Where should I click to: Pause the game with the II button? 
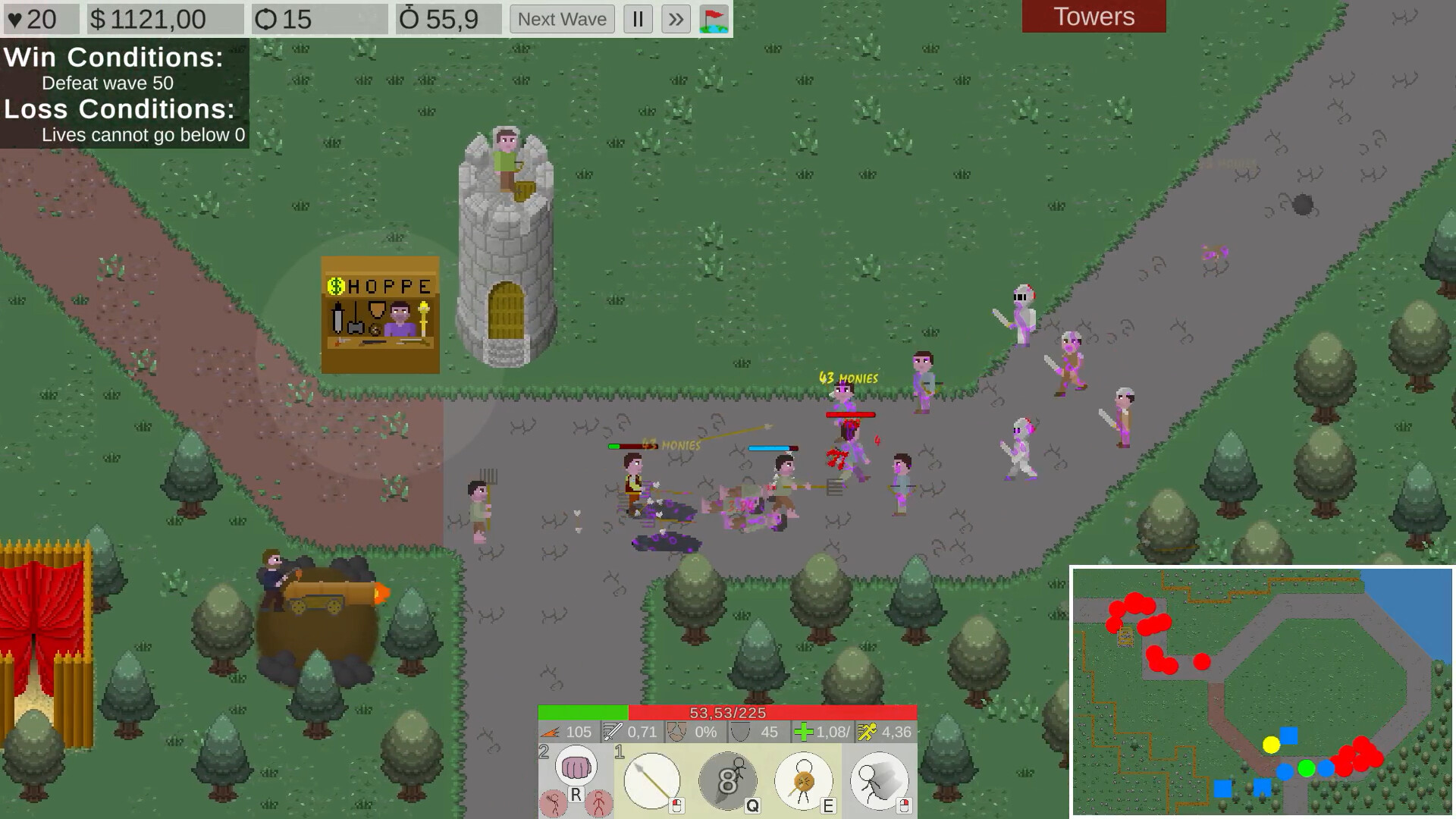coord(638,19)
